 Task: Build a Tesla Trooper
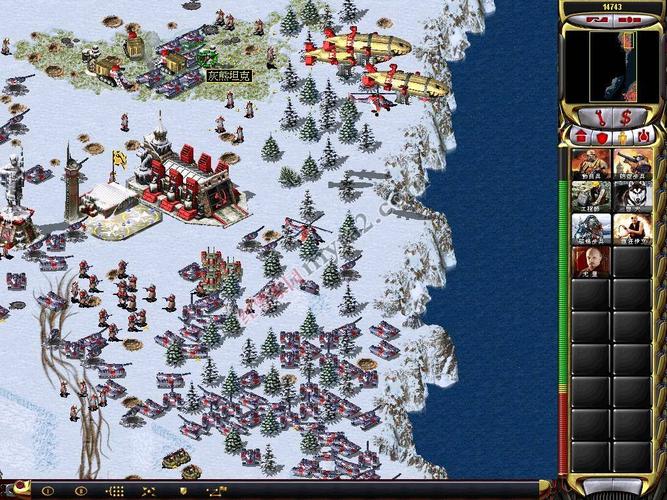click(591, 229)
